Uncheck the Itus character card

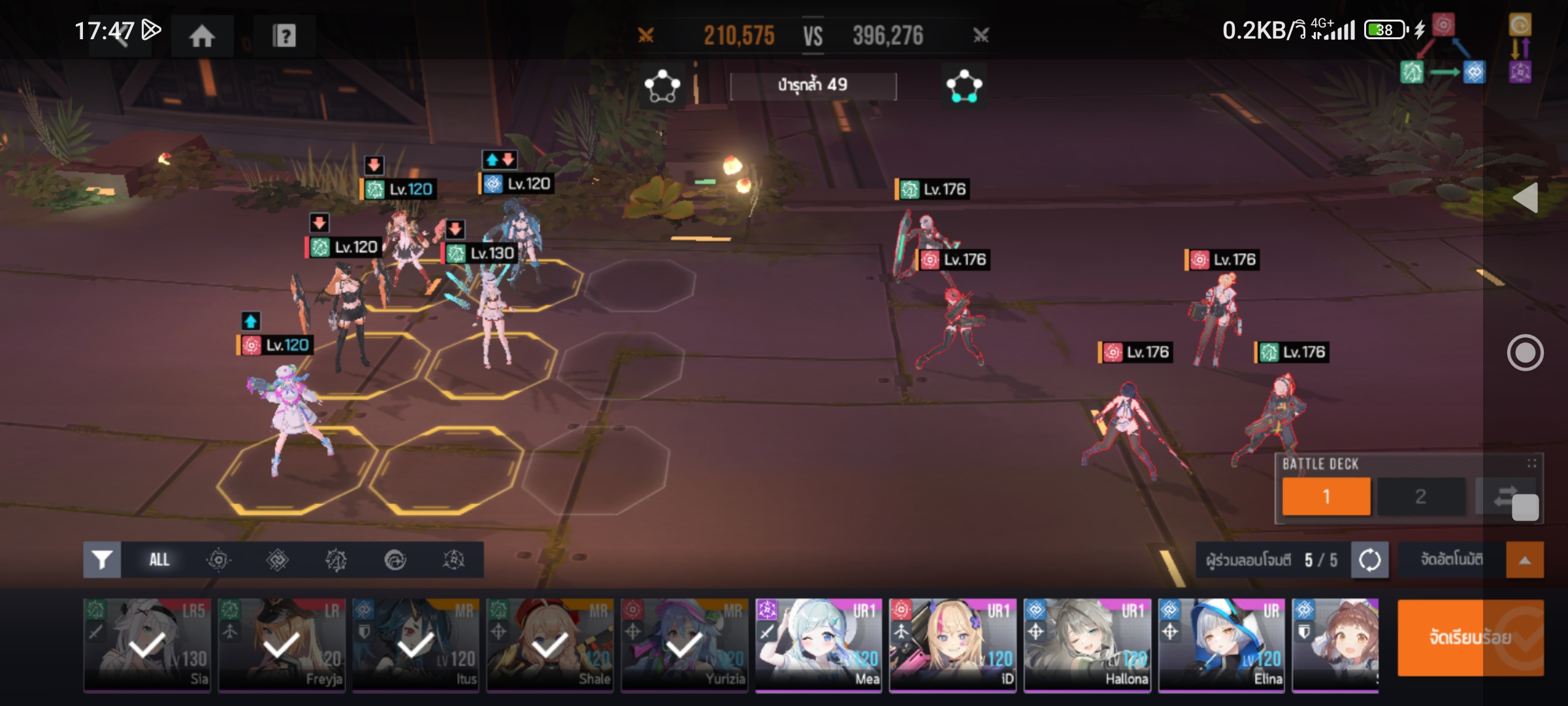(416, 645)
